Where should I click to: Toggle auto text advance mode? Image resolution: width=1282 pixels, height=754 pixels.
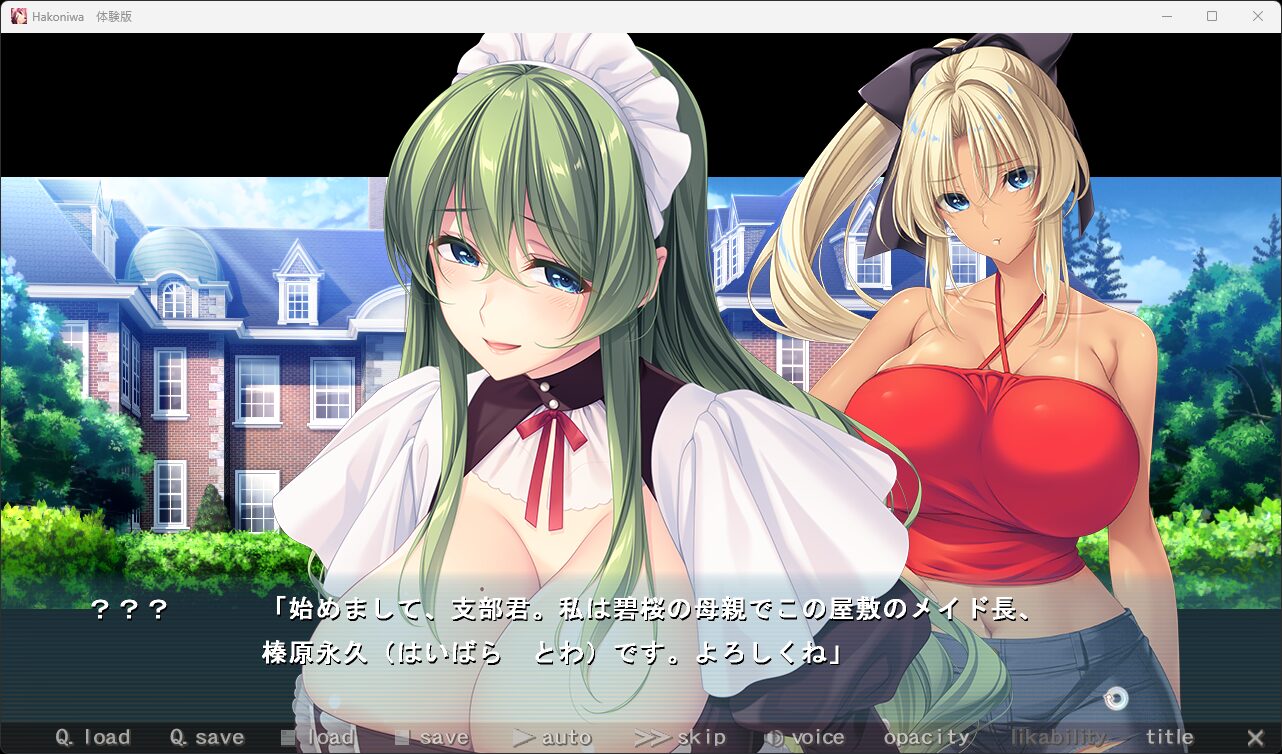coord(552,738)
